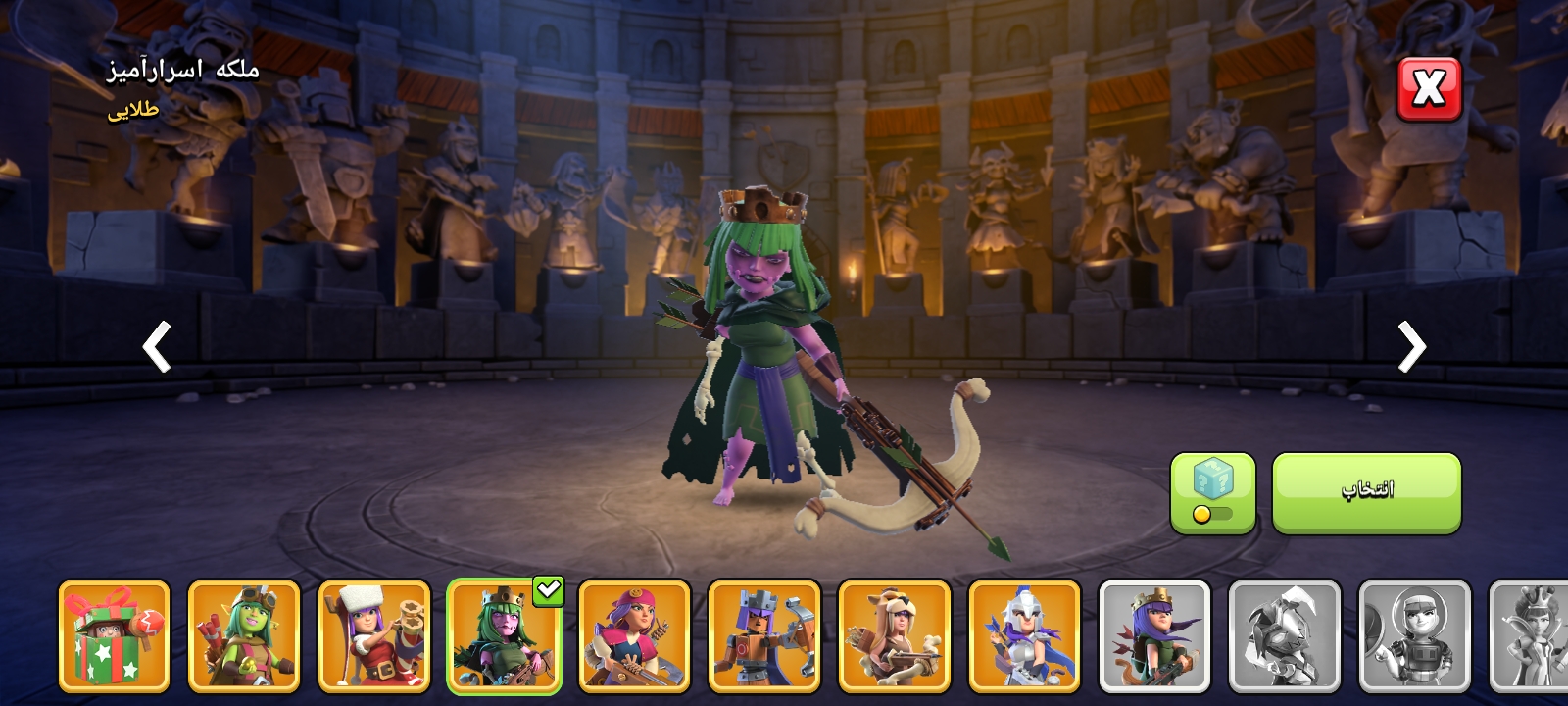The width and height of the screenshot is (1568, 706).
Task: Show the next skin with right arrow
Action: coord(1411,346)
